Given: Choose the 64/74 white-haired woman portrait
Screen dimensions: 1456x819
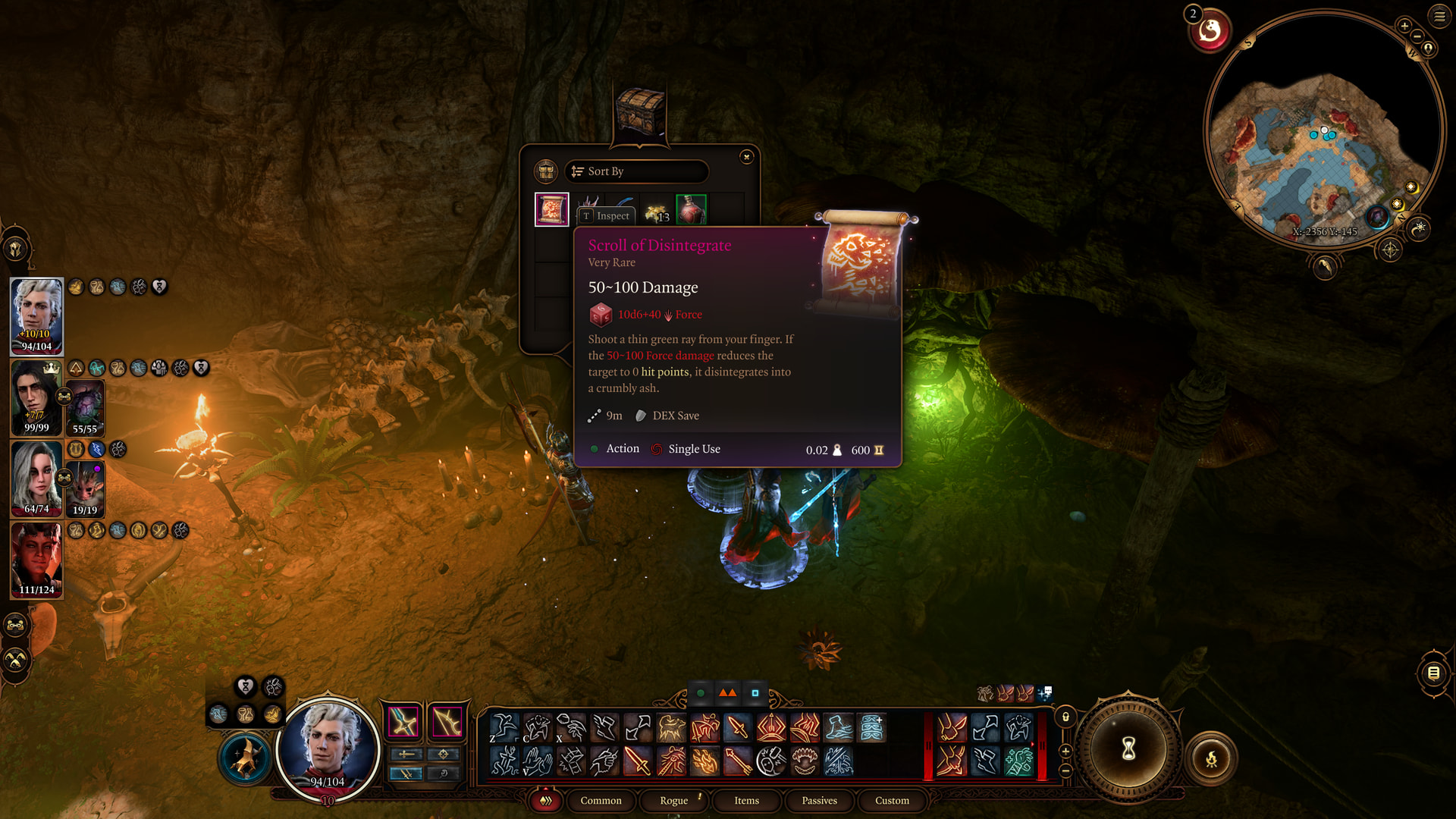Looking at the screenshot, I should point(36,479).
